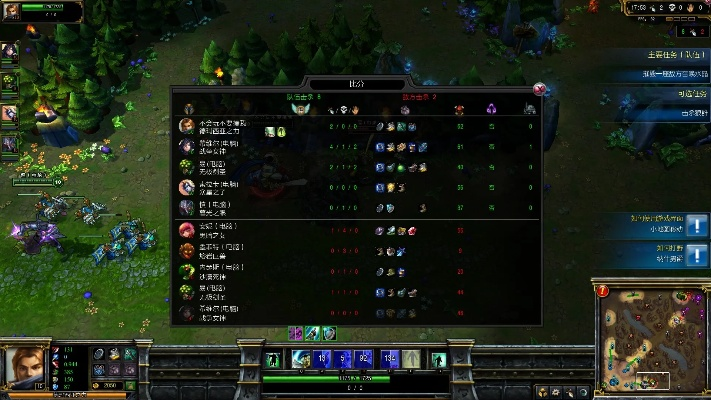Use the ability with 9 seconds cooldown

pos(343,358)
